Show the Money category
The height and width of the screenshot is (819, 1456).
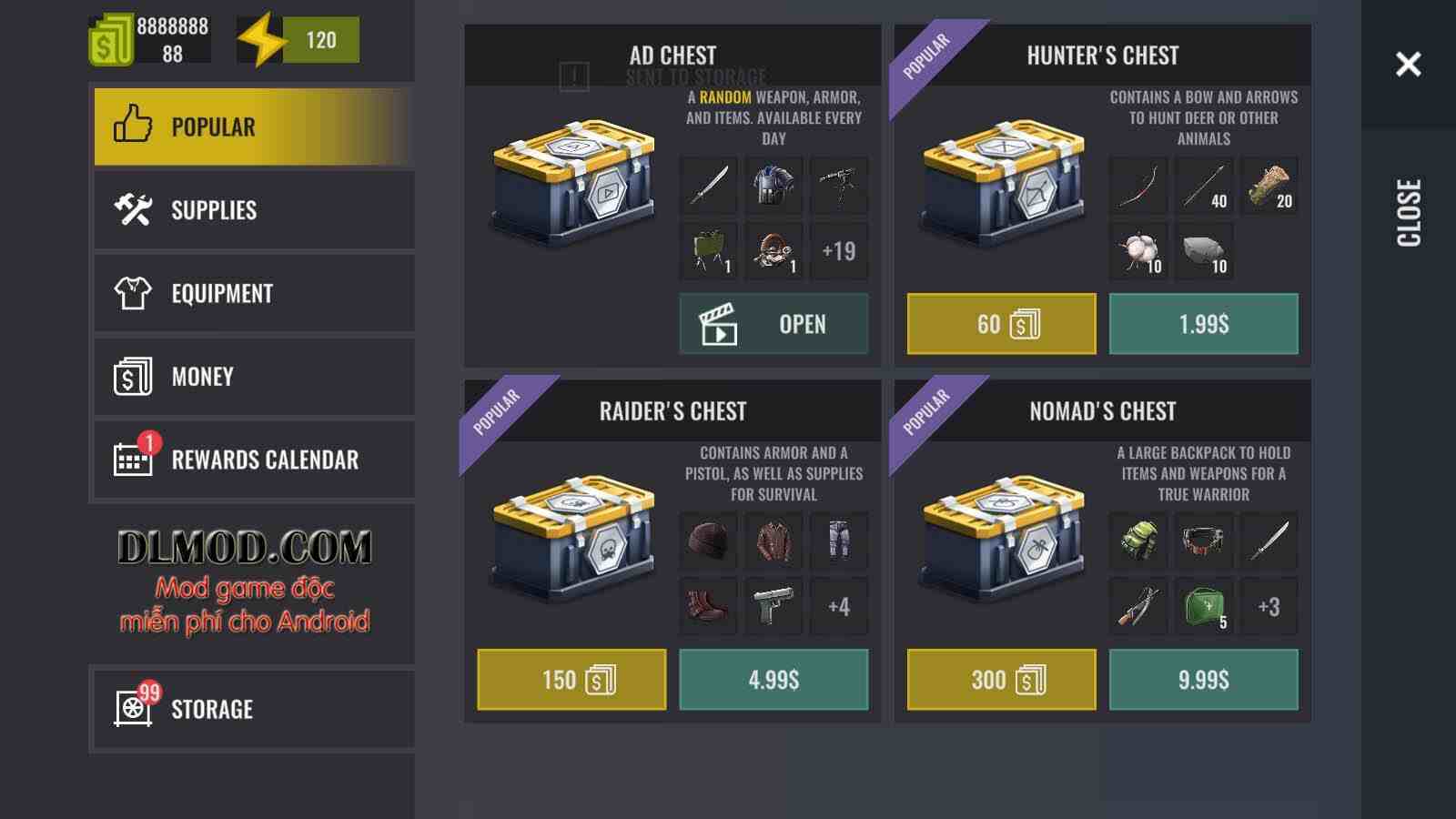pyautogui.click(x=253, y=377)
